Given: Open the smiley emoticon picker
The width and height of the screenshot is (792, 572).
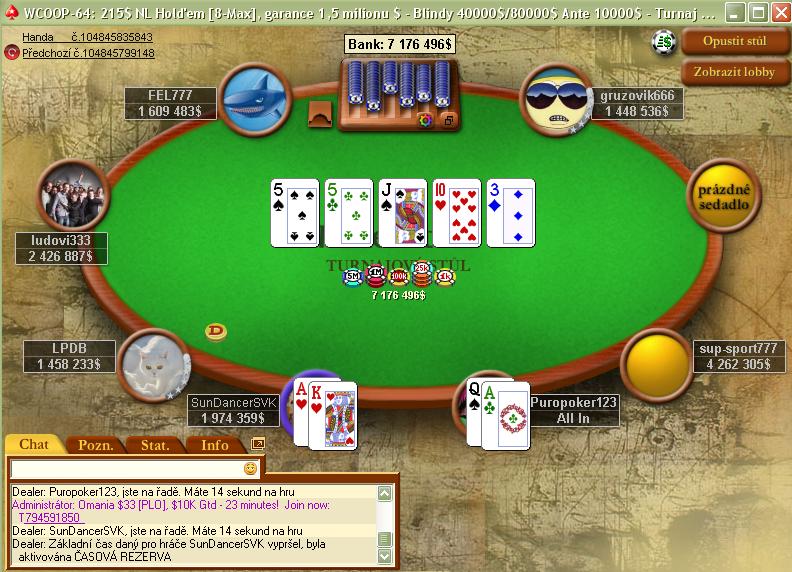Looking at the screenshot, I should 250,468.
